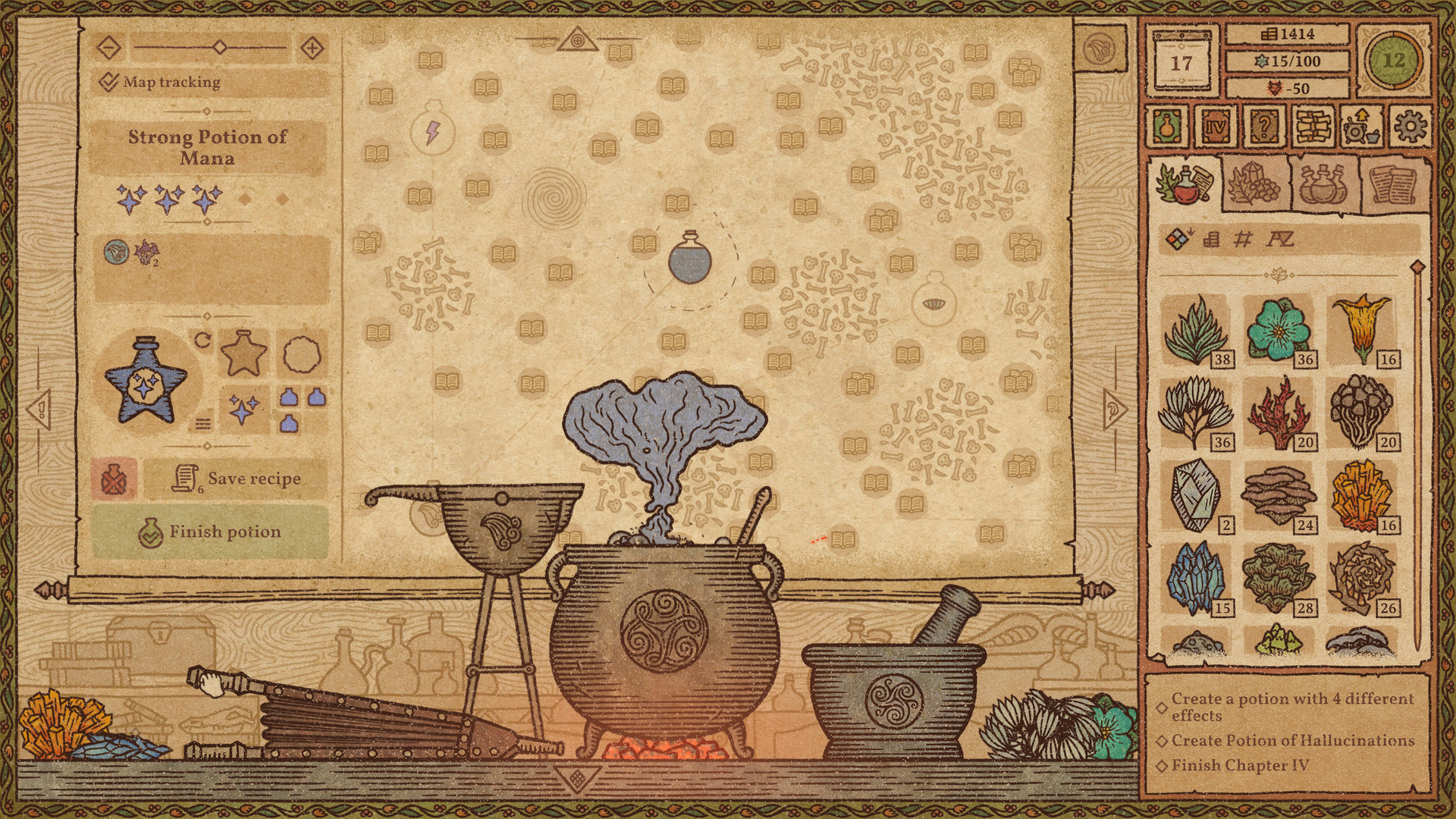1456x819 pixels.
Task: Discard the current potion with red bottle icon
Action: [x=115, y=479]
